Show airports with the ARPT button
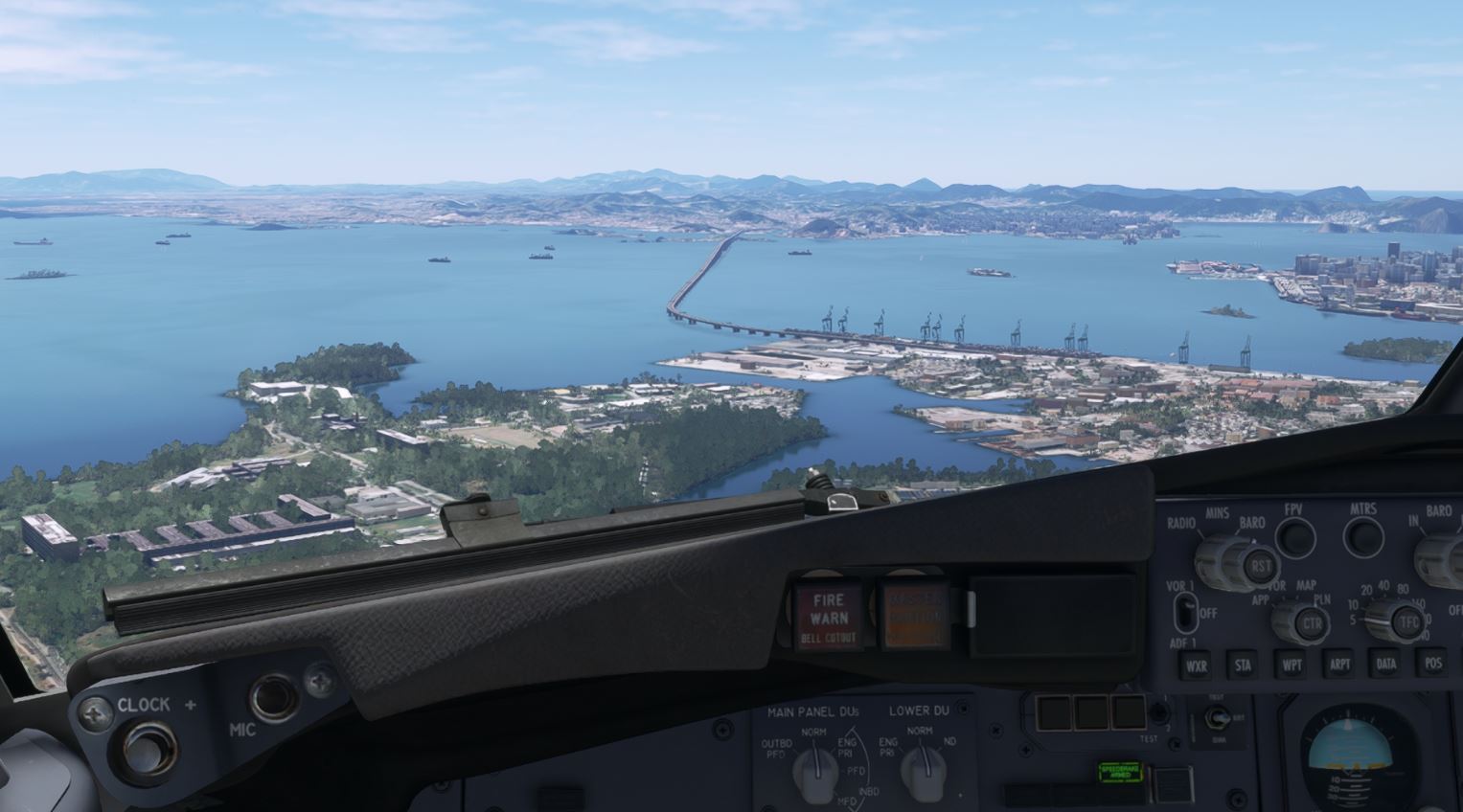Viewport: 1463px width, 812px height. coord(1338,664)
